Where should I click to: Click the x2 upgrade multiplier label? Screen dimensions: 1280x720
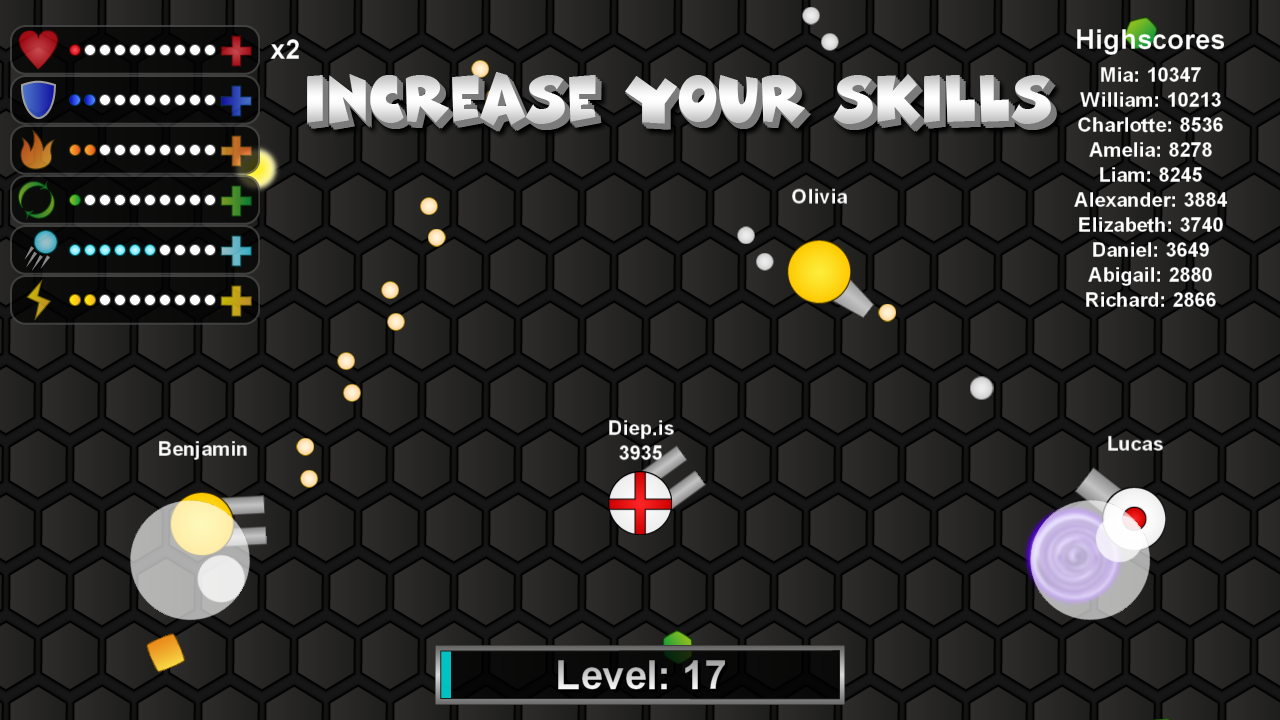tap(285, 51)
